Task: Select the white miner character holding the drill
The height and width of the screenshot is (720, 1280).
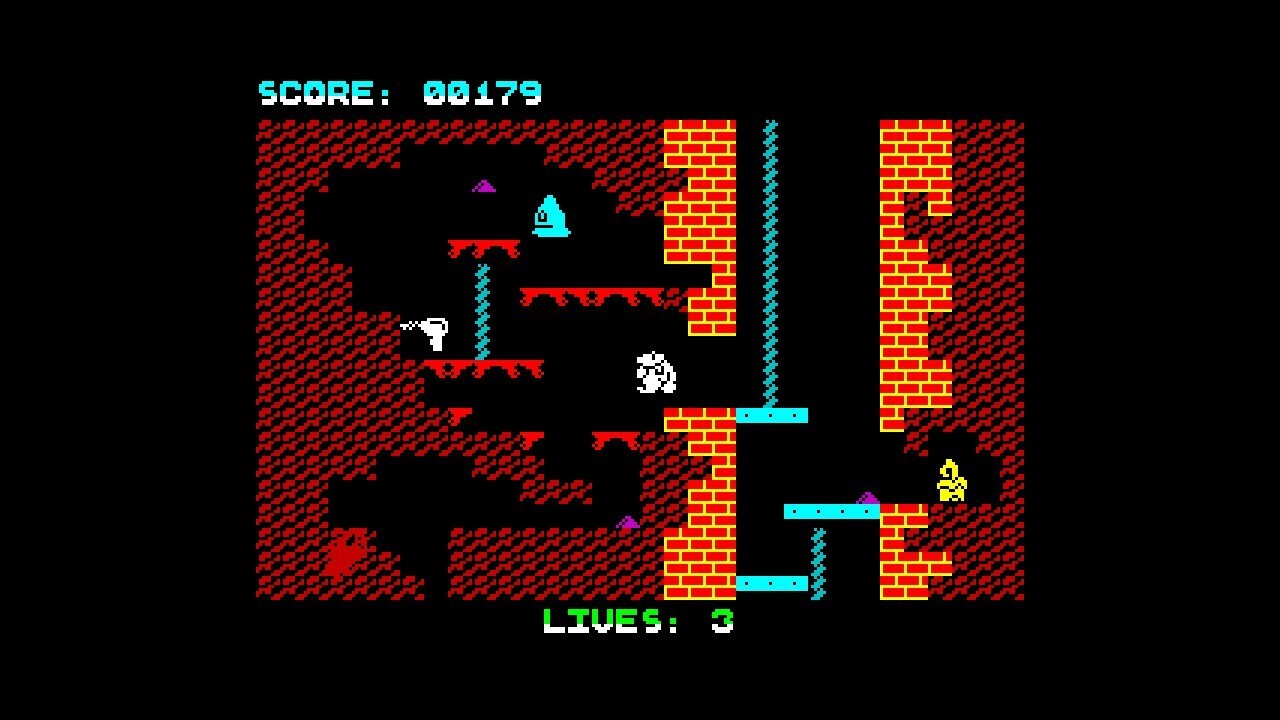Action: click(435, 330)
